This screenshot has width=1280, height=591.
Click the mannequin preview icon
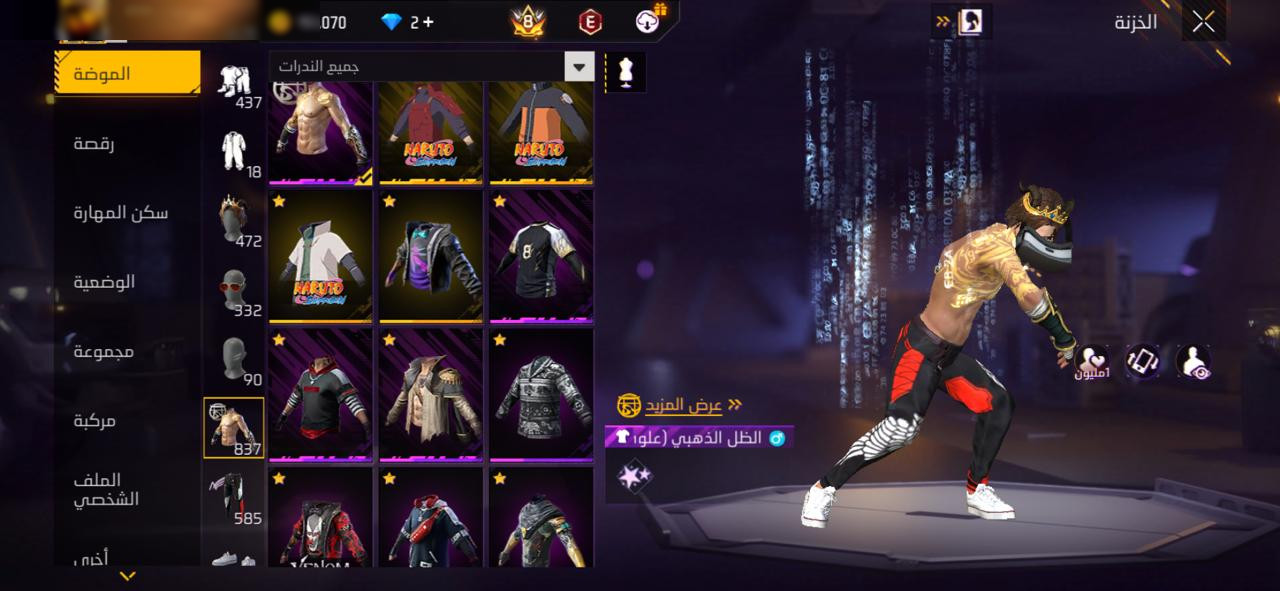coord(627,72)
